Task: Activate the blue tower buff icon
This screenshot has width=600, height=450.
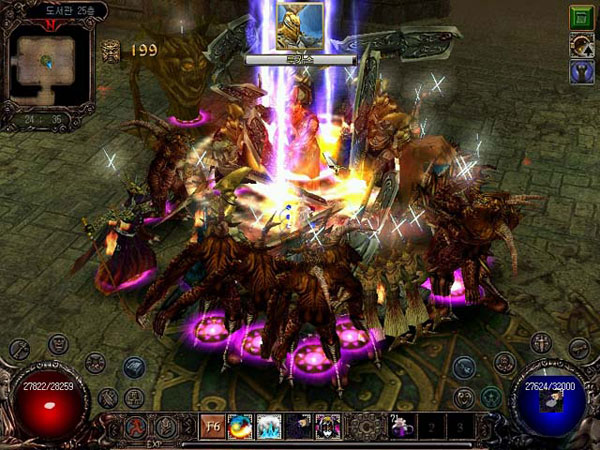Action: 581,71
